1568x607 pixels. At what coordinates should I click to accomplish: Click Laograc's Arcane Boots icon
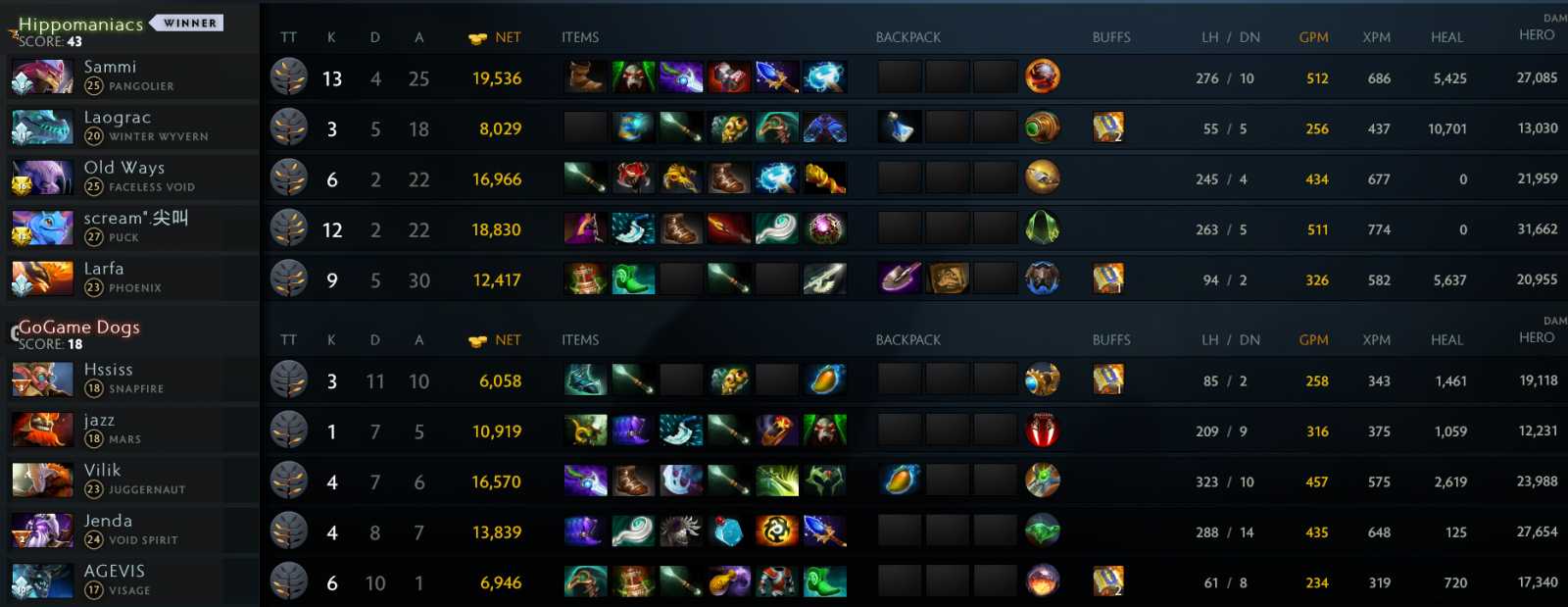(x=824, y=127)
